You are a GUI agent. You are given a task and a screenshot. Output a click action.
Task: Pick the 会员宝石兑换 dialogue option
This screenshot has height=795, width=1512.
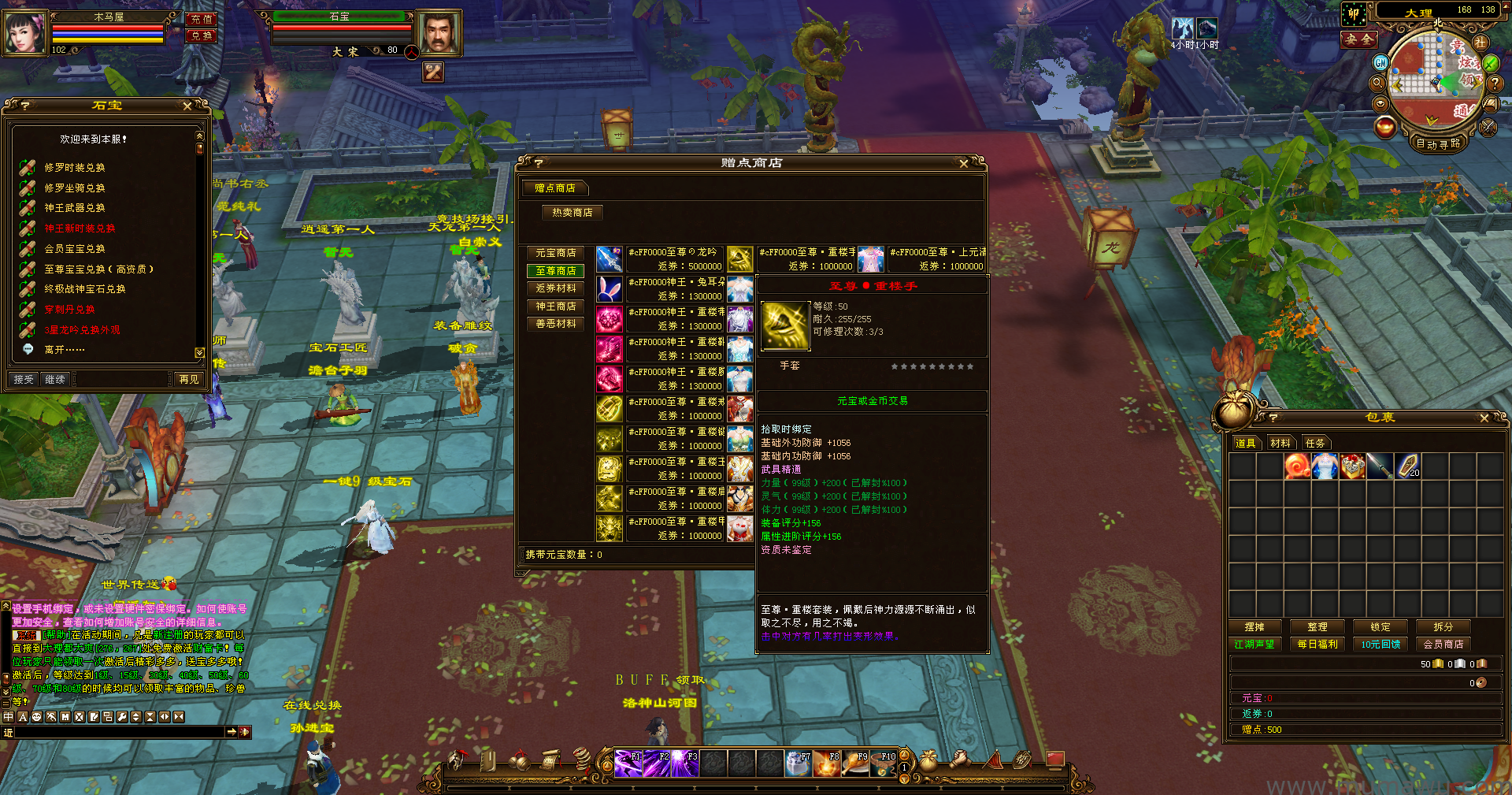[x=74, y=249]
